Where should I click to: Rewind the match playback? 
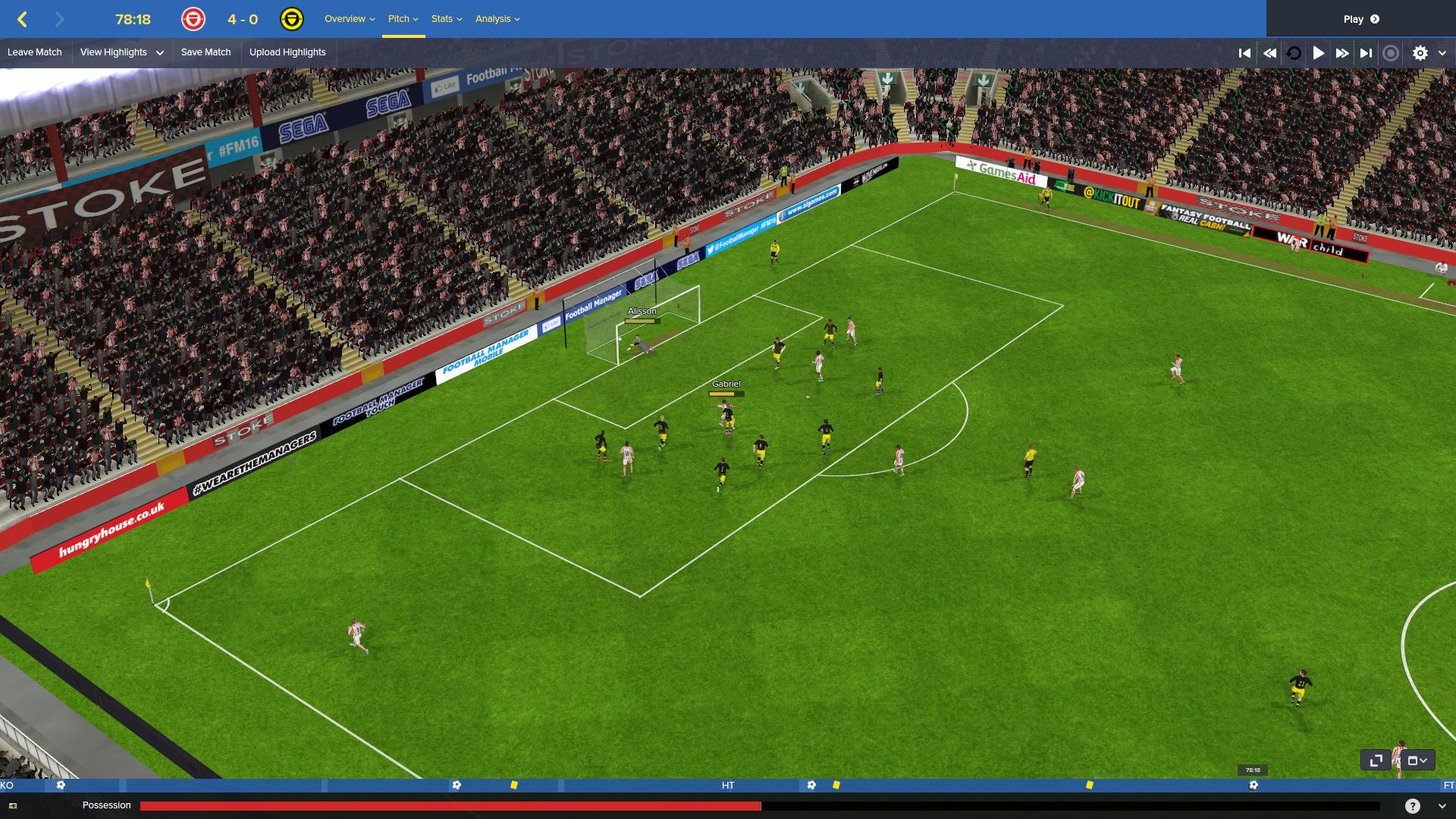point(1269,53)
